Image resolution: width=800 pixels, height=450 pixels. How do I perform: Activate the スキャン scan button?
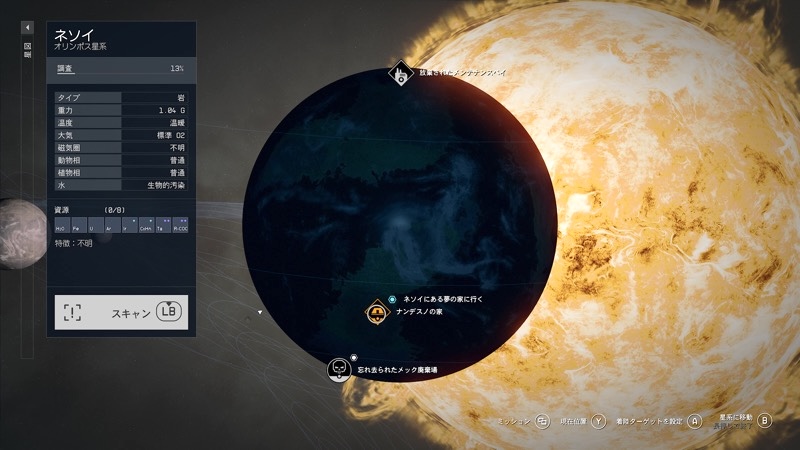click(121, 312)
